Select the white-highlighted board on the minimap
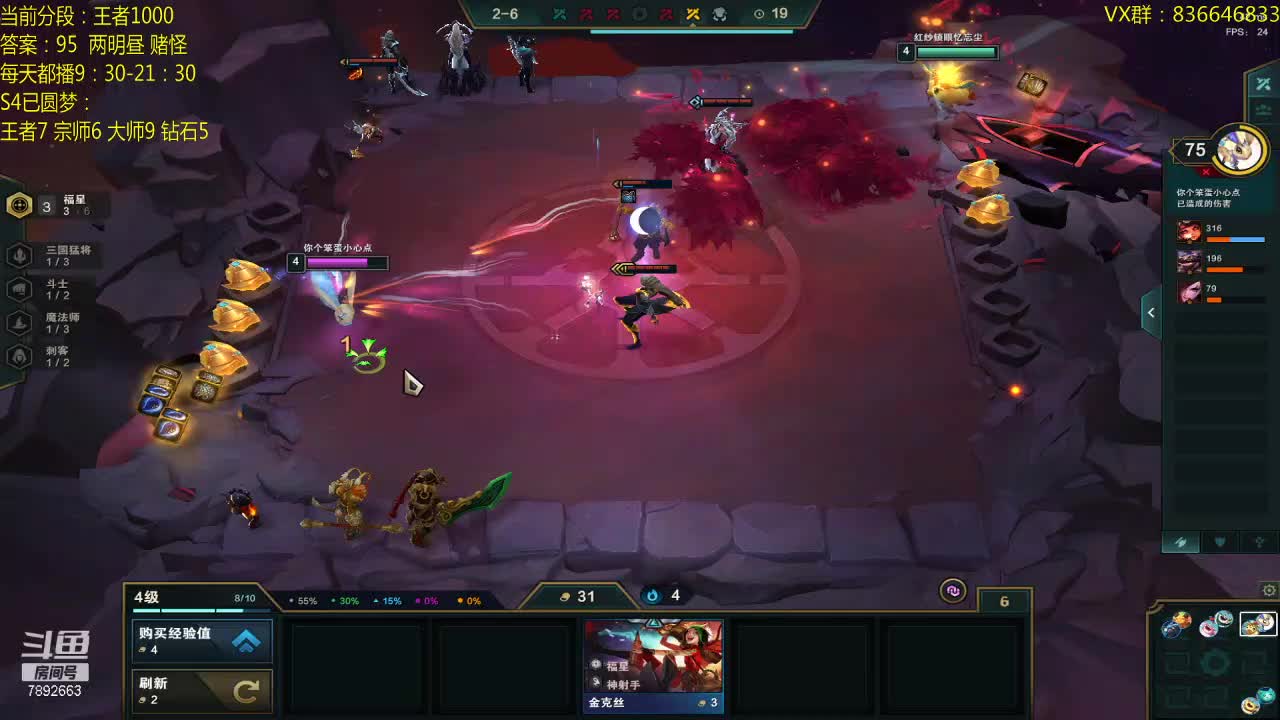Viewport: 1280px width, 720px height. click(x=1257, y=625)
